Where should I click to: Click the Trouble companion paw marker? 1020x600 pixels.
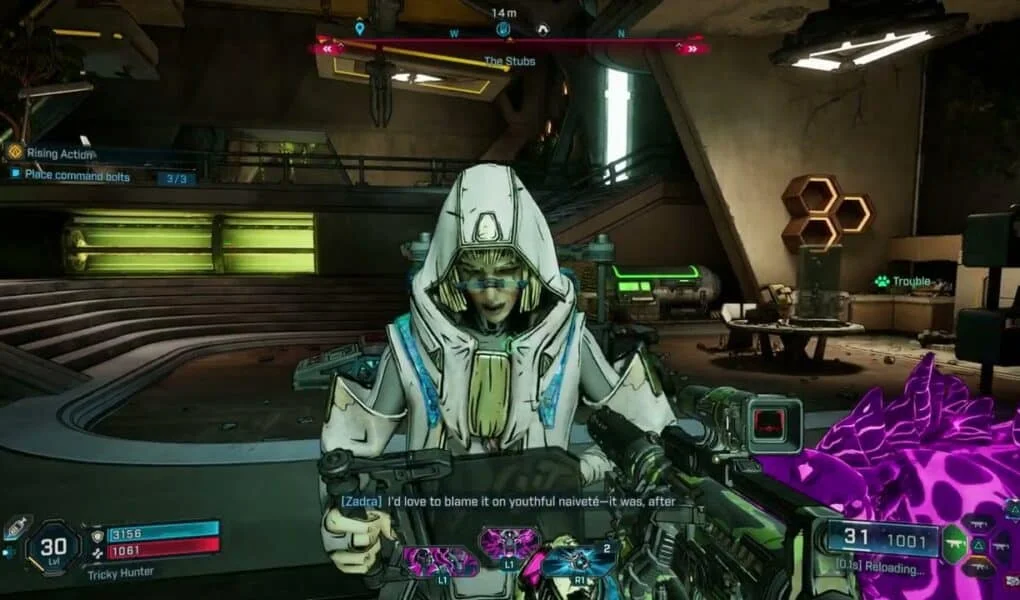pyautogui.click(x=882, y=282)
